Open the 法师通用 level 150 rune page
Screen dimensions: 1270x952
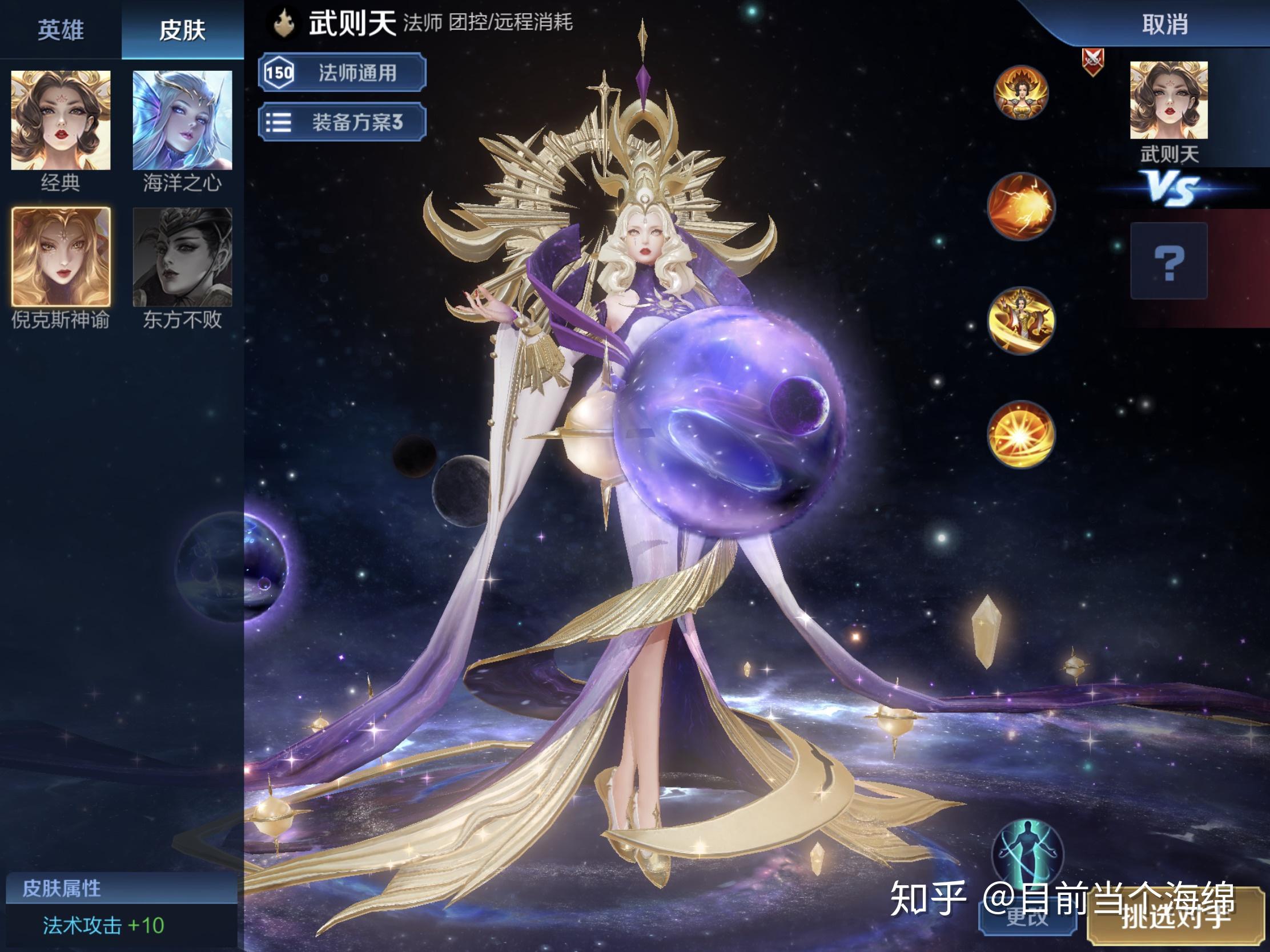tap(341, 74)
